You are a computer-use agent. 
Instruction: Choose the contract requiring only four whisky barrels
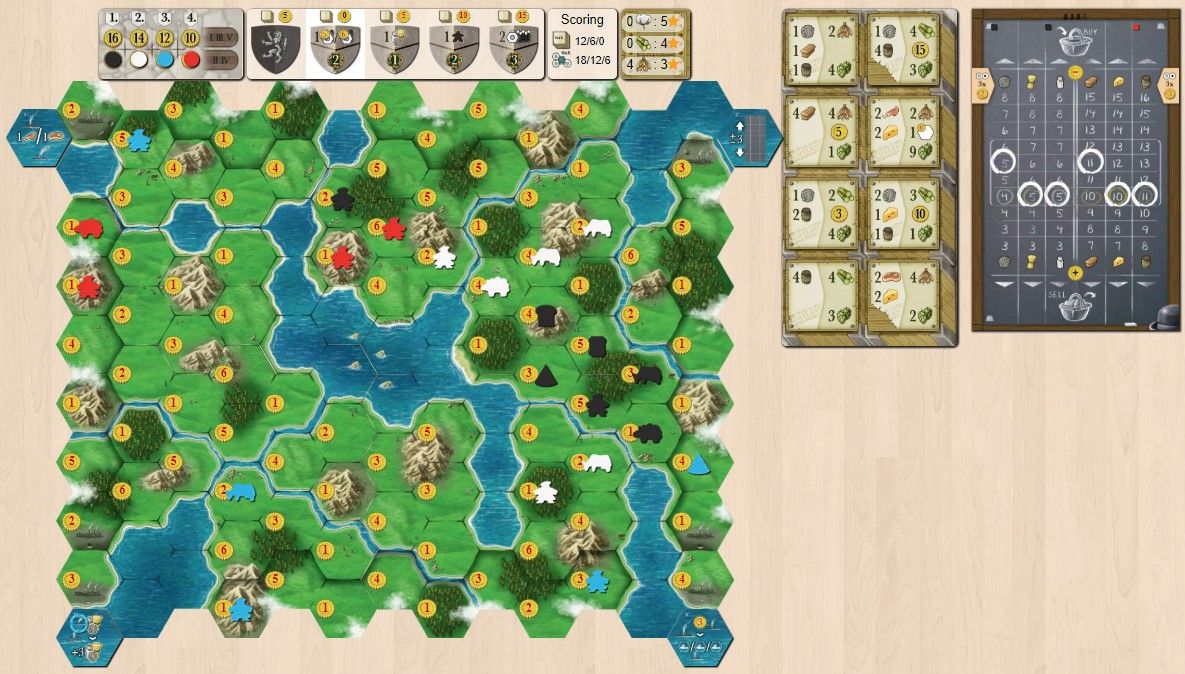(x=820, y=294)
